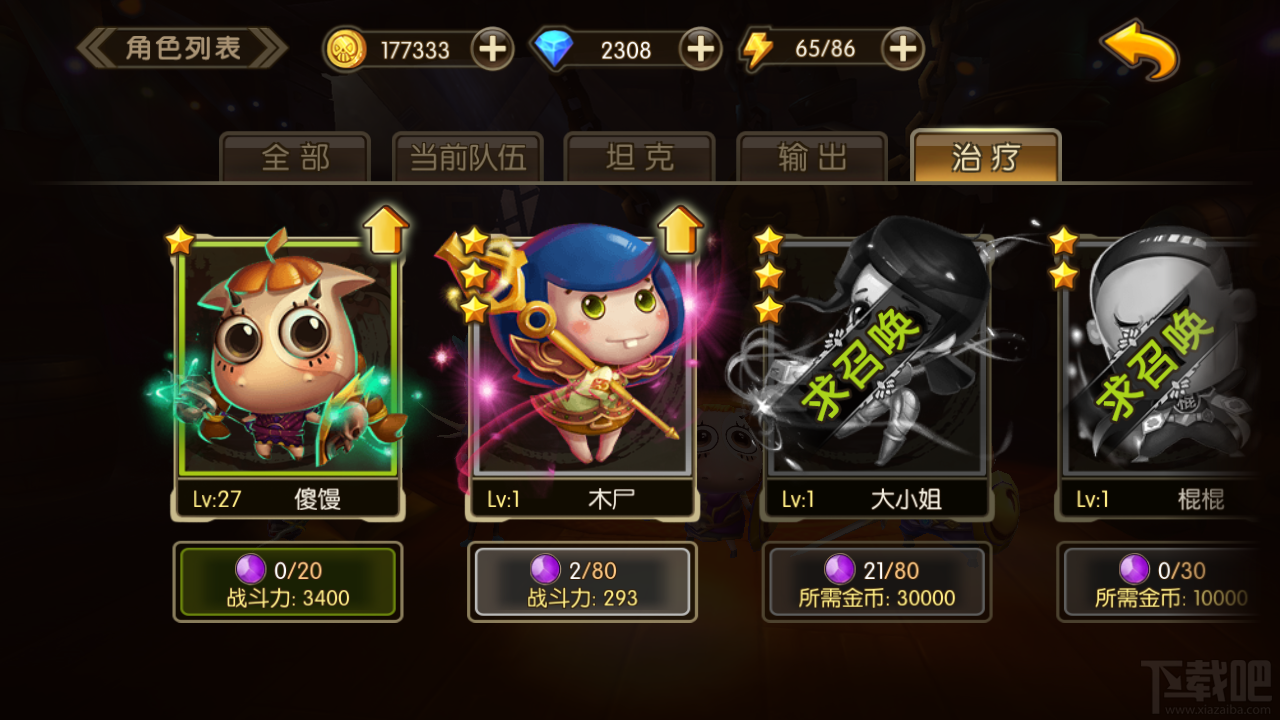Tap the plus icon beside the diamond count
Screen dimensions: 1280x720
[700, 48]
